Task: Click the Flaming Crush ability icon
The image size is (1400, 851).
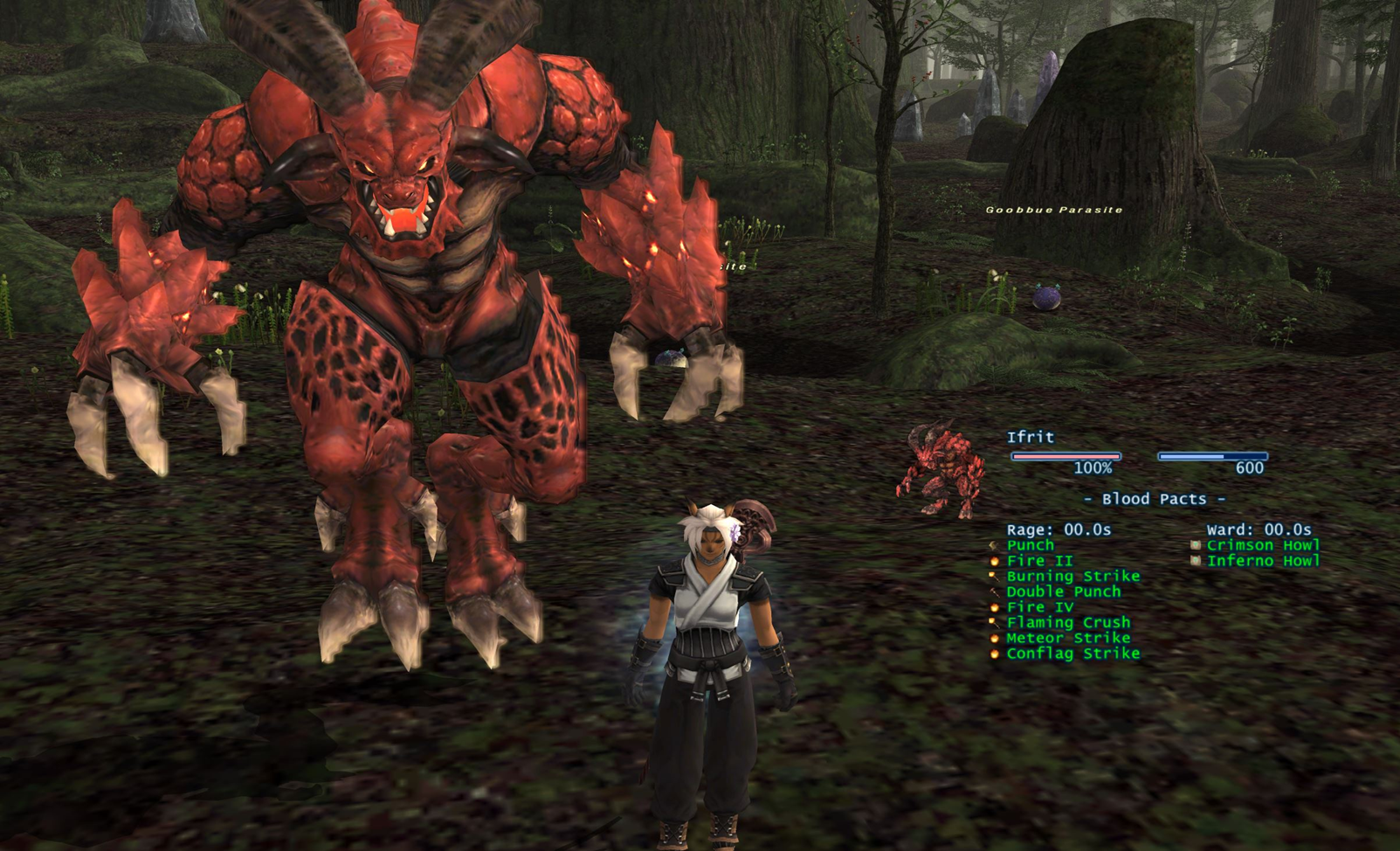Action: [993, 622]
